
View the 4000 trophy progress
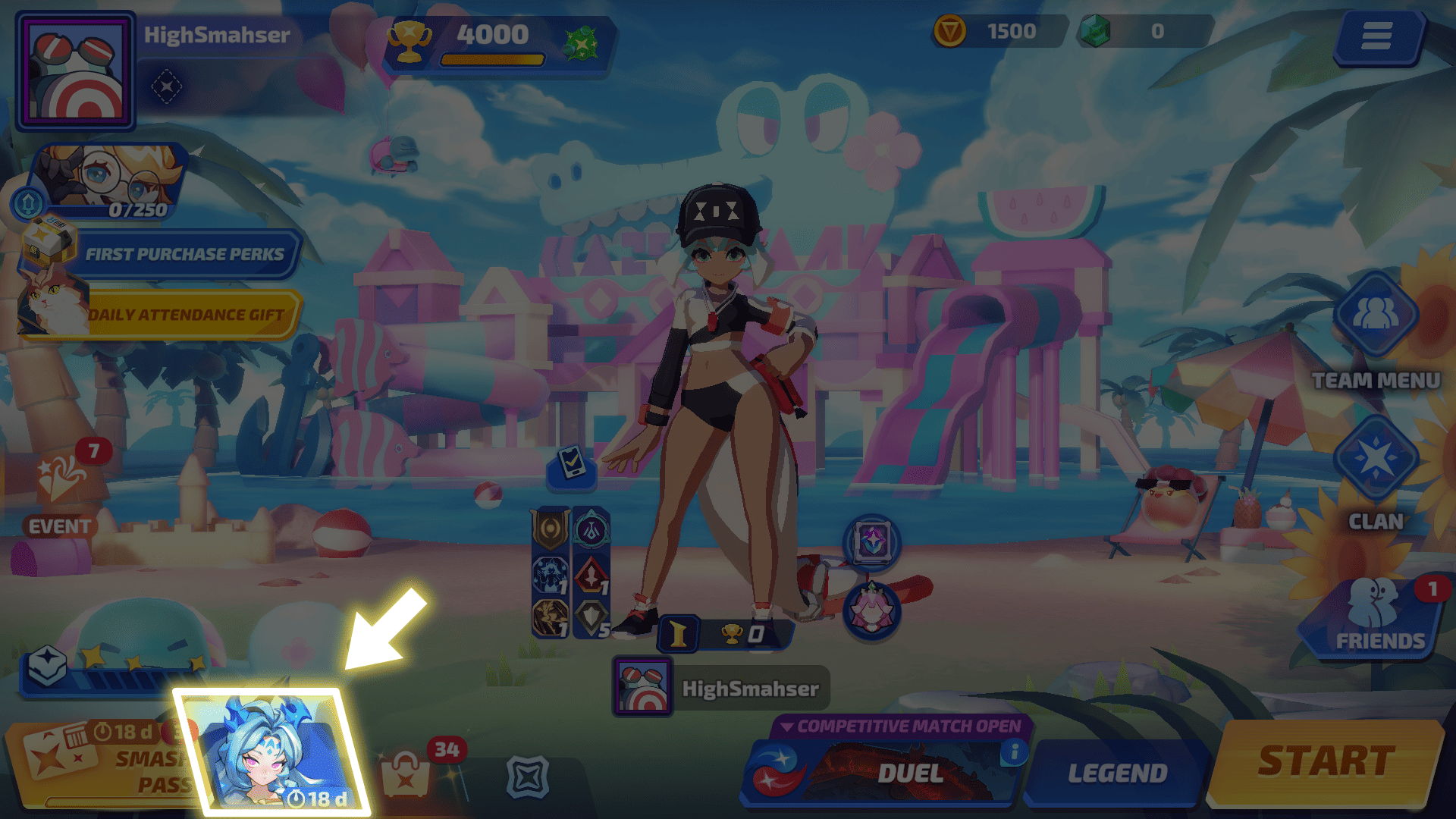tap(493, 43)
